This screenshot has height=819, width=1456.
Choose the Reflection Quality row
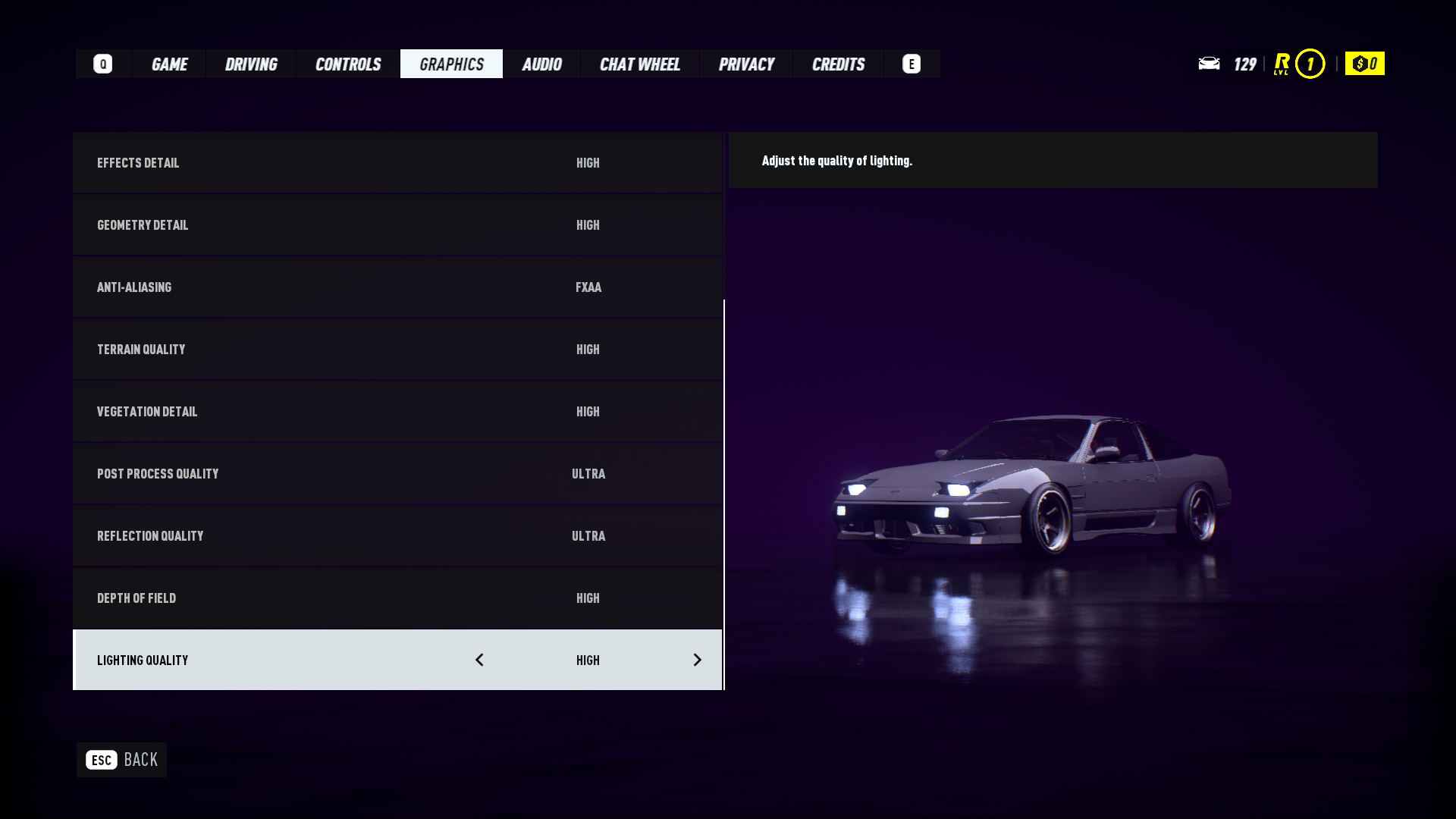397,536
